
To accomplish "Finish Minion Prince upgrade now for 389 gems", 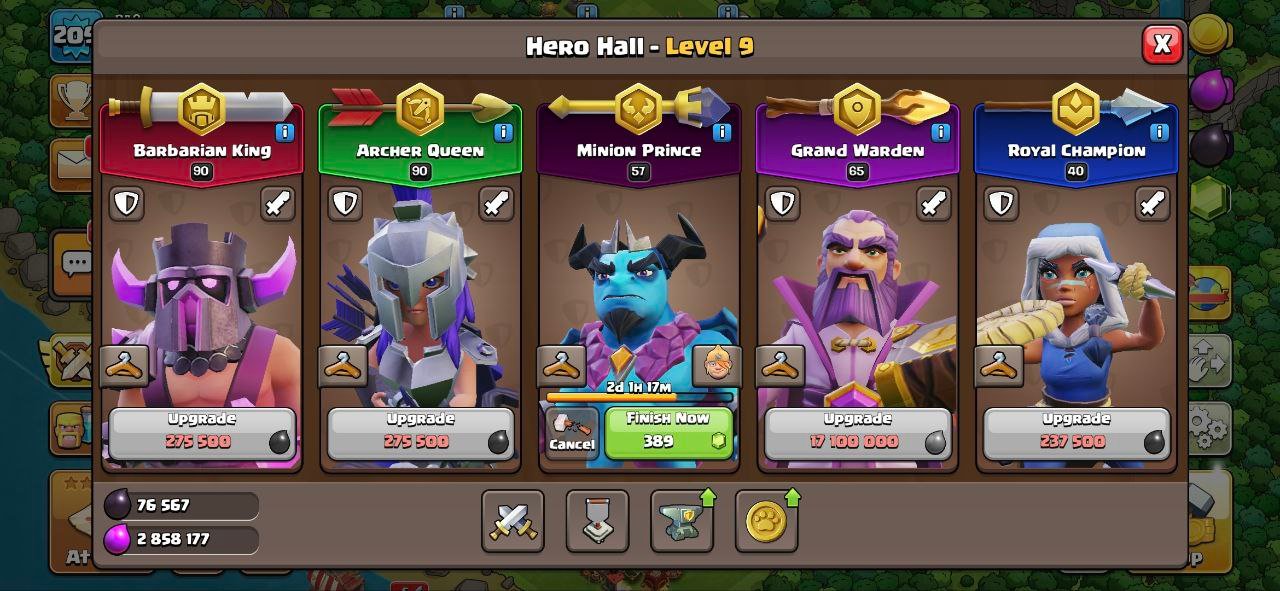I will tap(668, 432).
